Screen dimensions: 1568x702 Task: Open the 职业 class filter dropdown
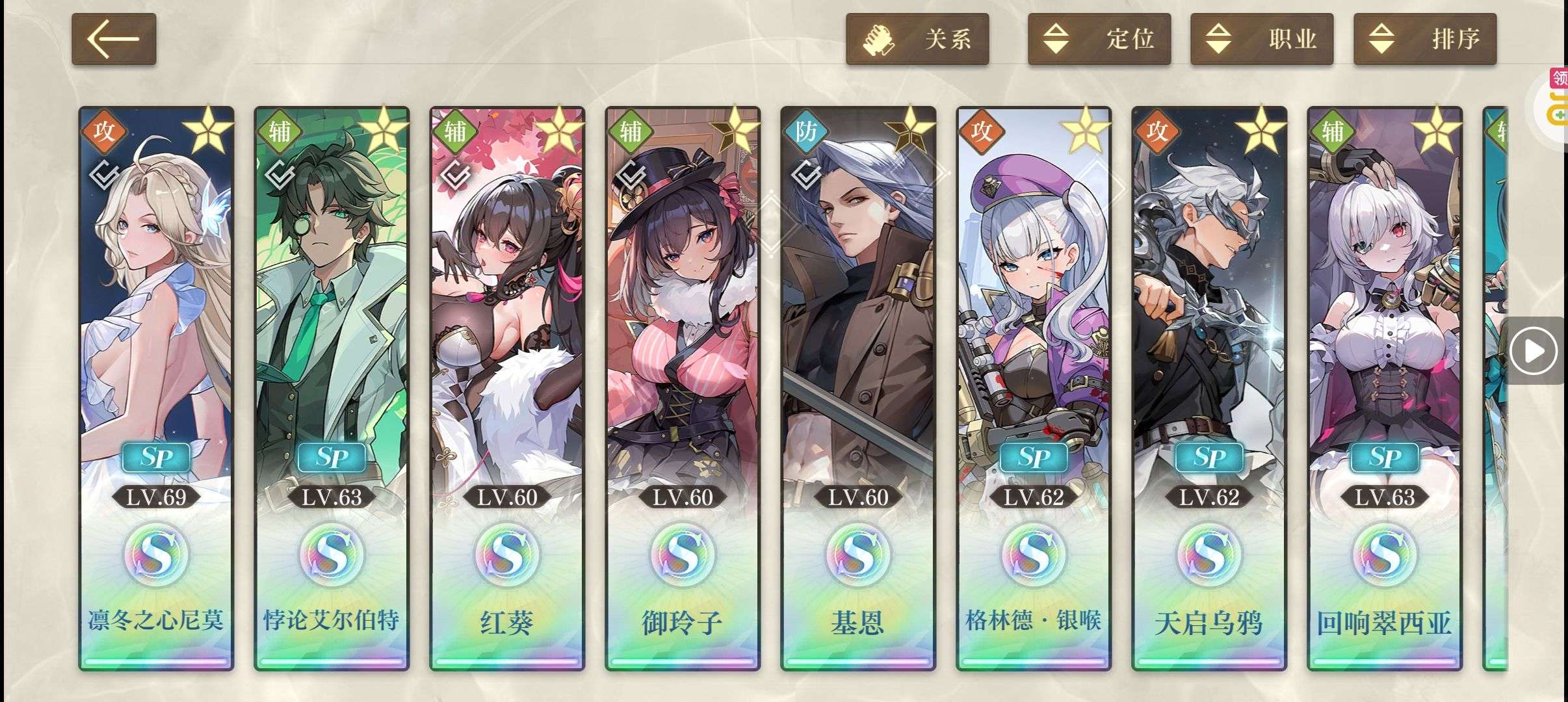pyautogui.click(x=1261, y=39)
